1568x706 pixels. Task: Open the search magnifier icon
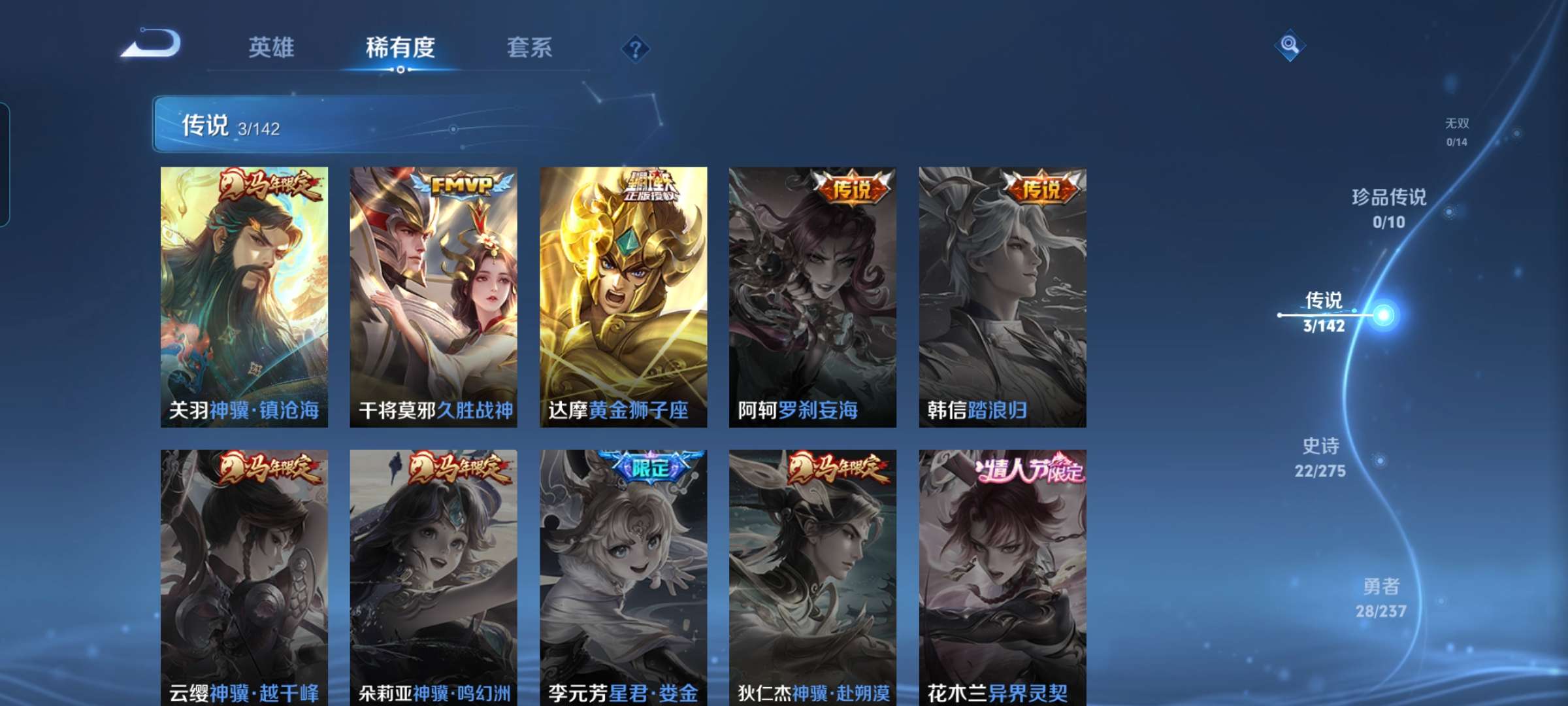tap(1290, 46)
